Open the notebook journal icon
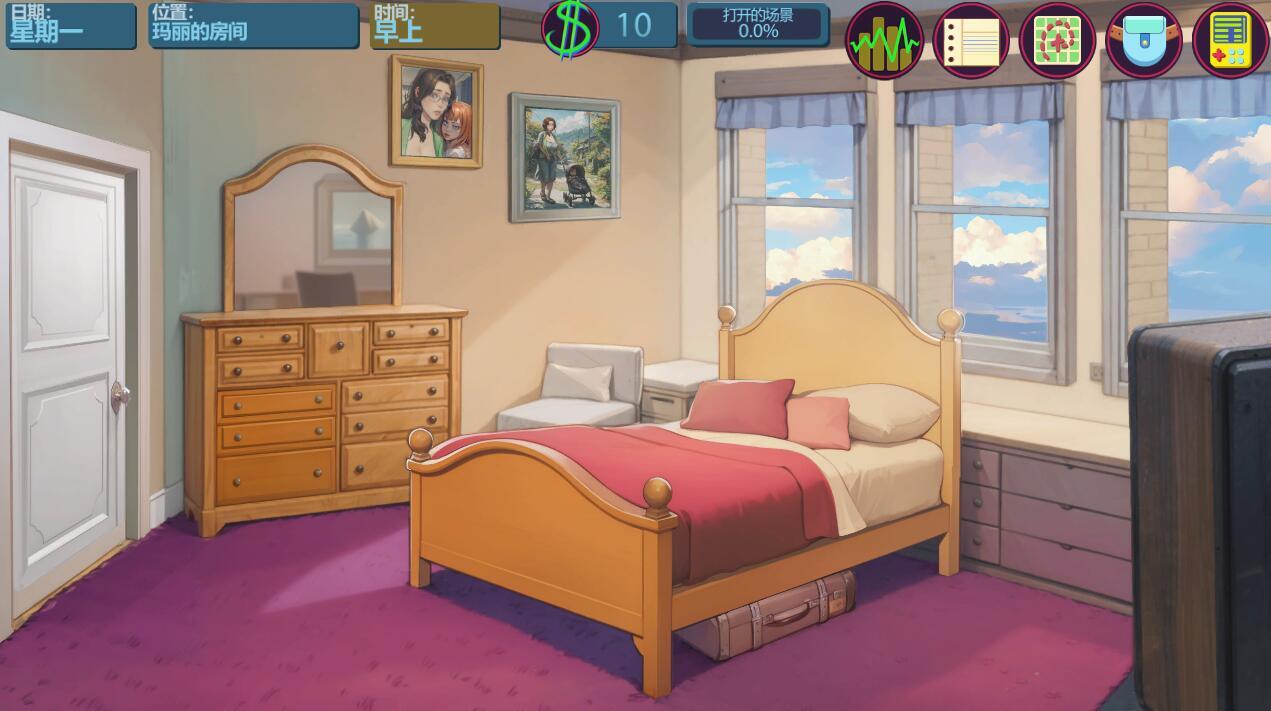Screen dimensions: 1271x711 coord(970,41)
